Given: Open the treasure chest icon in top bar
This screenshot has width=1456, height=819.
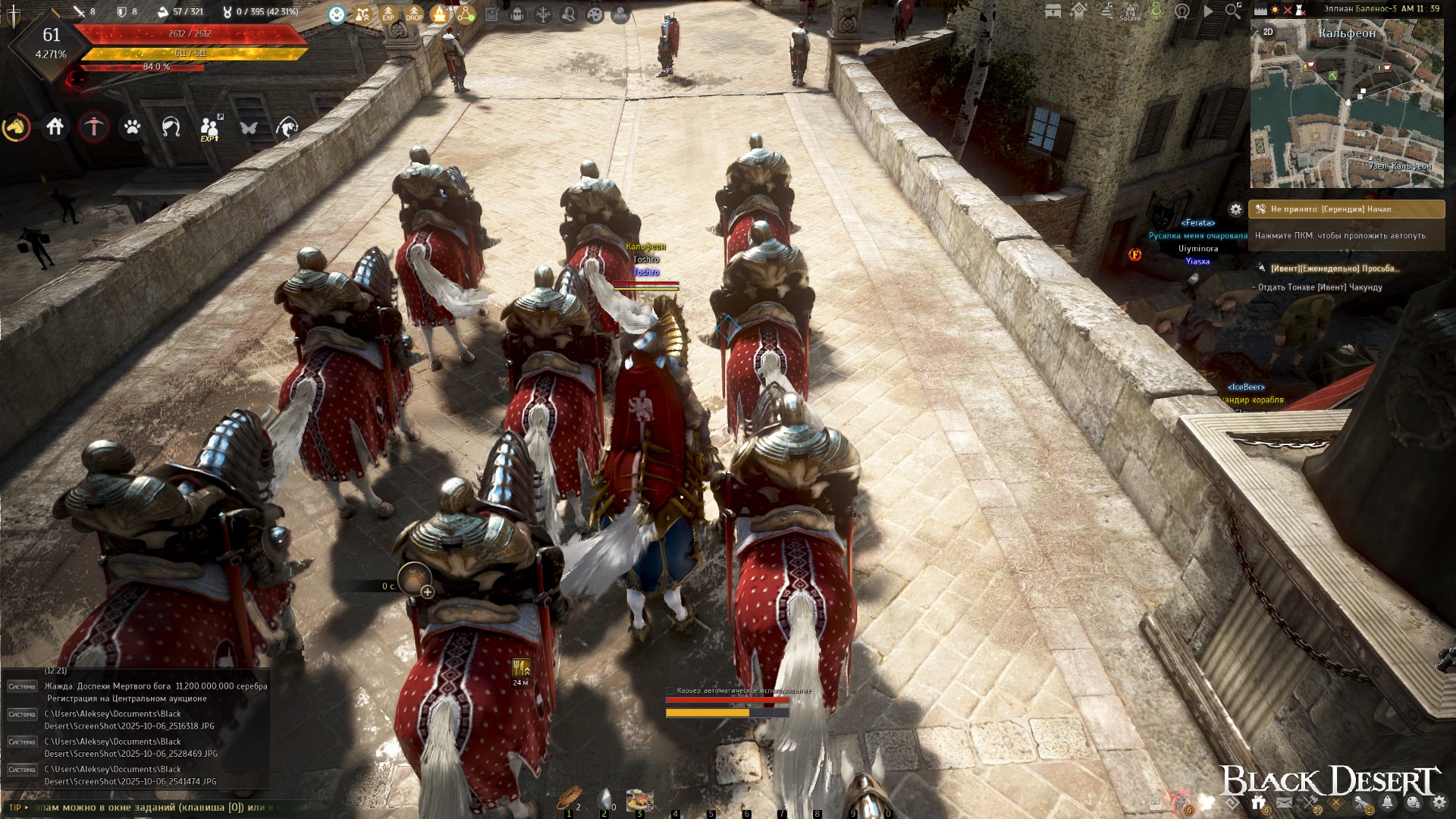Looking at the screenshot, I should coord(1053,11).
